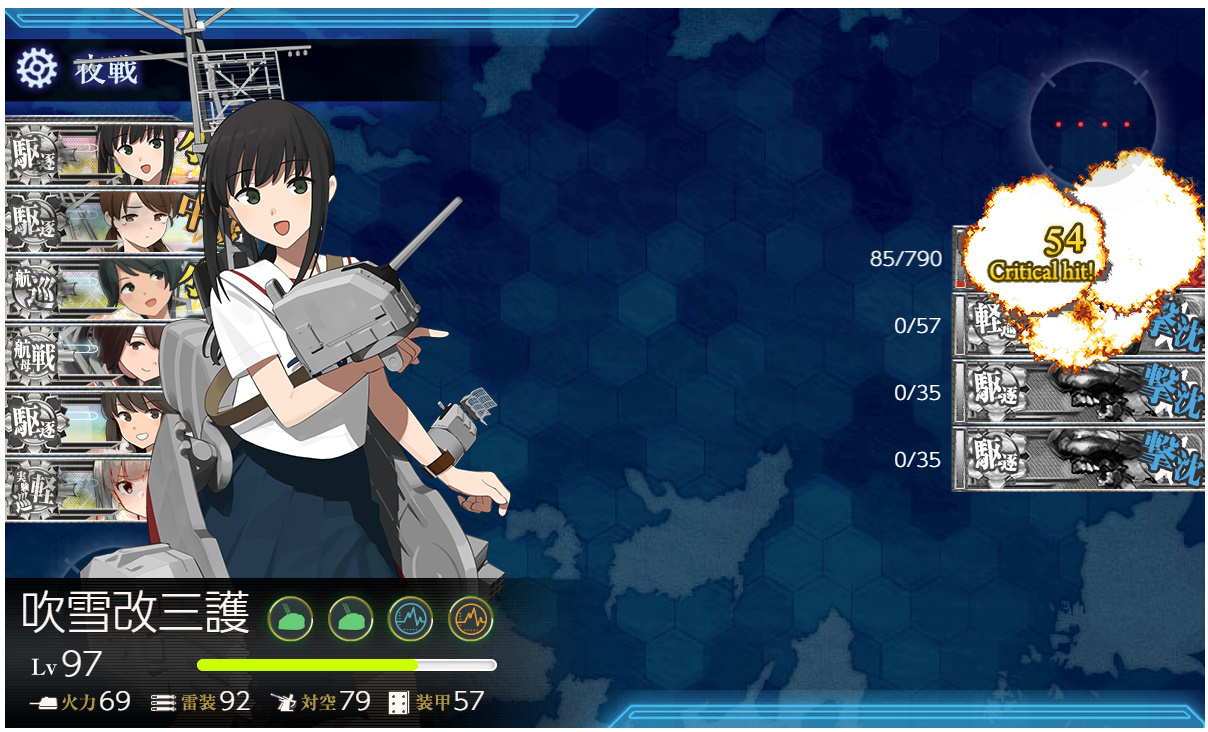Click the orange sonar equipment icon
Viewport: 1208px width, 732px height.
(x=470, y=619)
